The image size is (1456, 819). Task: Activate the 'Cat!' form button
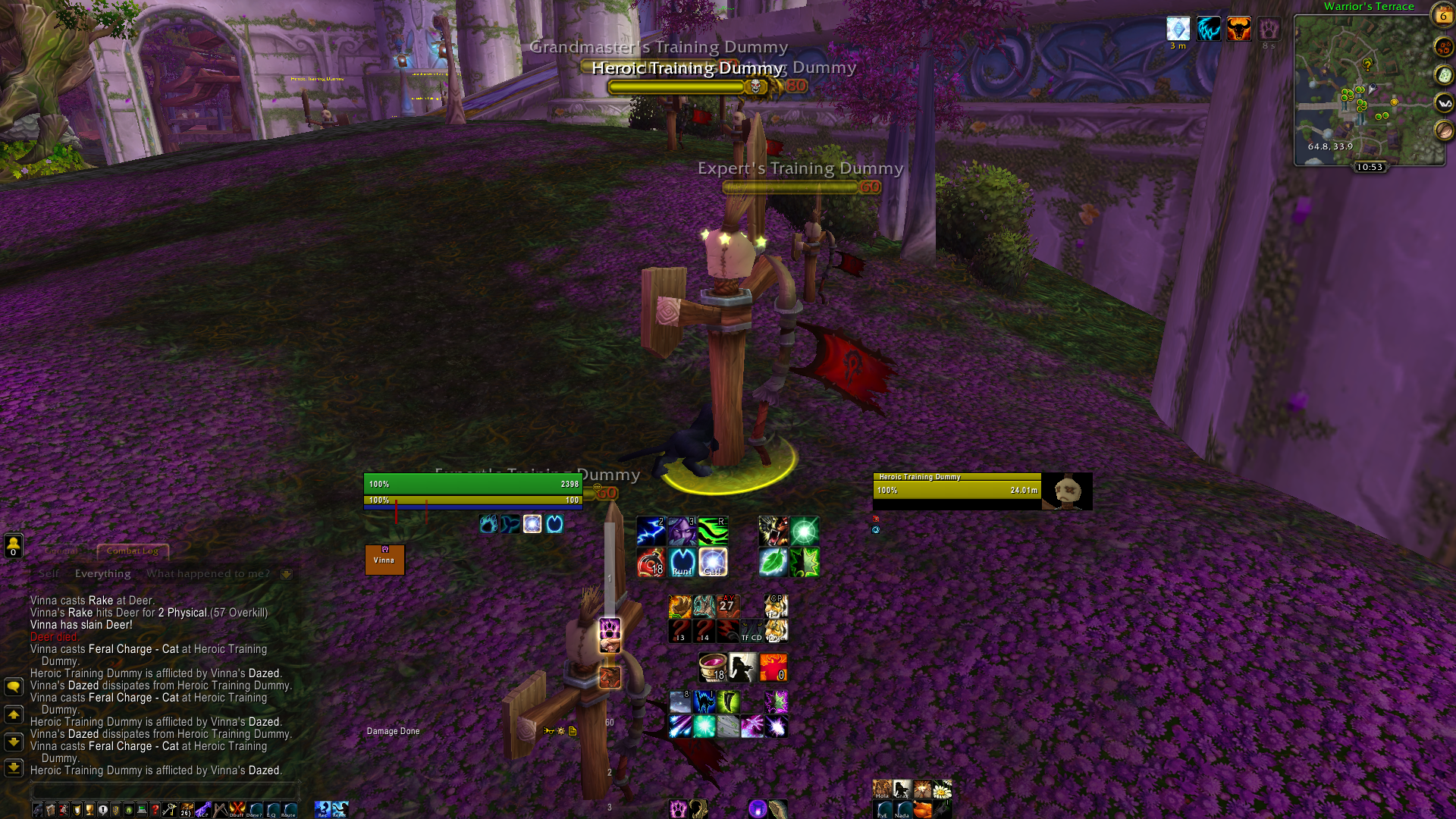coord(713,563)
